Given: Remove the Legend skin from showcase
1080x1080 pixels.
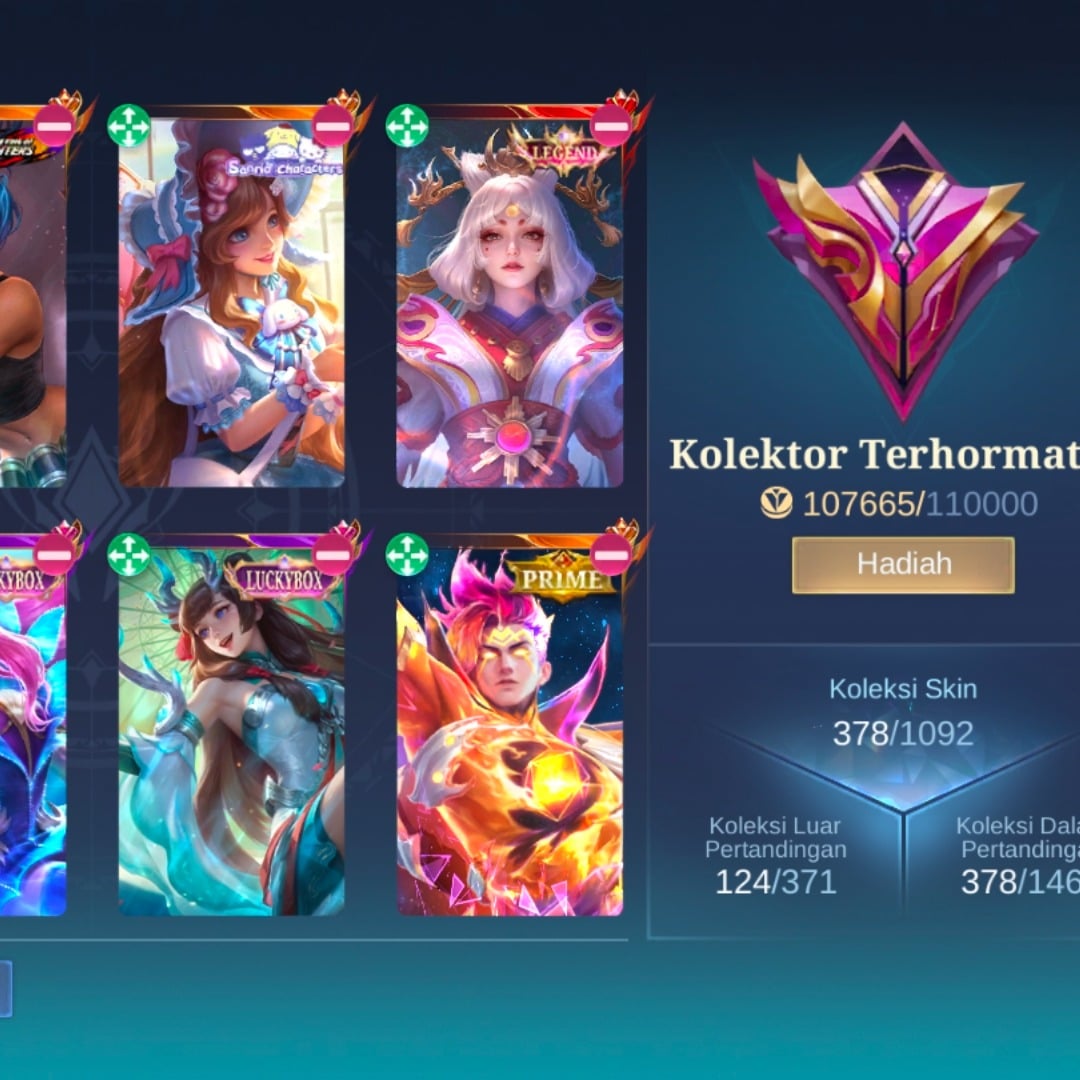Looking at the screenshot, I should (x=610, y=126).
